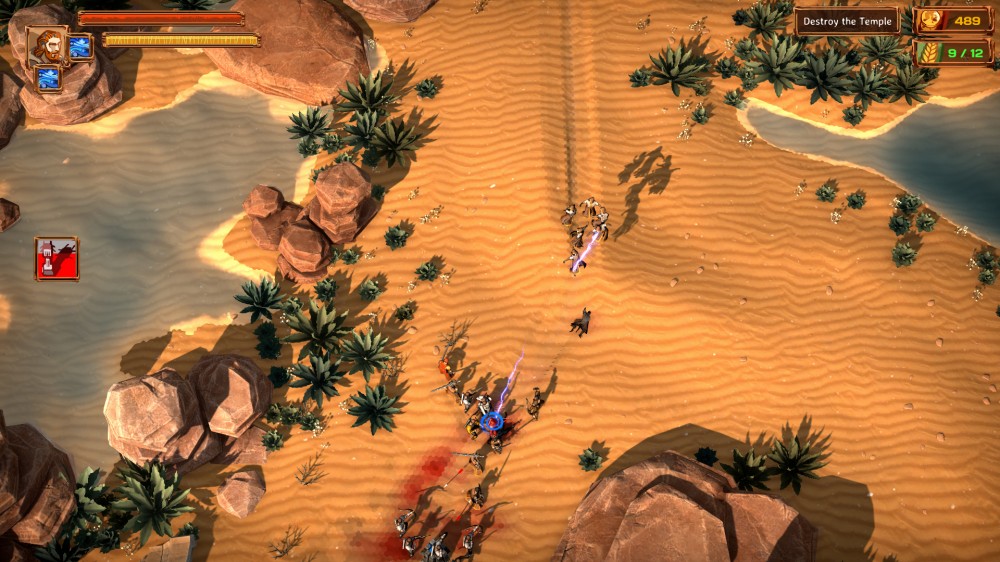Open the Destroy the Temple objective
Image resolution: width=1000 pixels, height=562 pixels.
[847, 21]
